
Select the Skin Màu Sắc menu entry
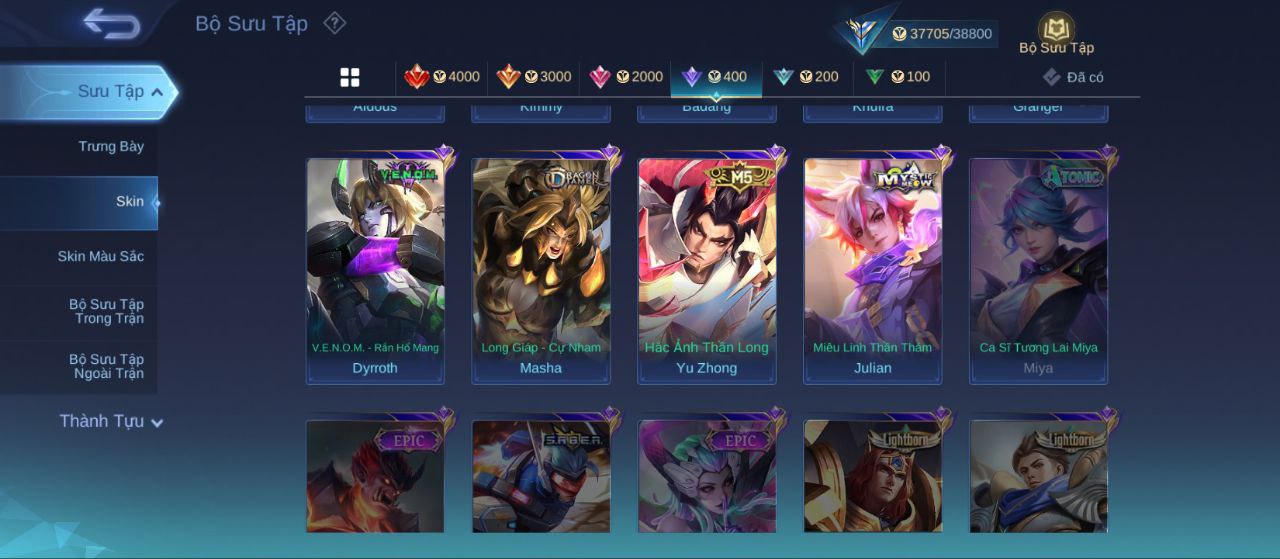pos(100,257)
